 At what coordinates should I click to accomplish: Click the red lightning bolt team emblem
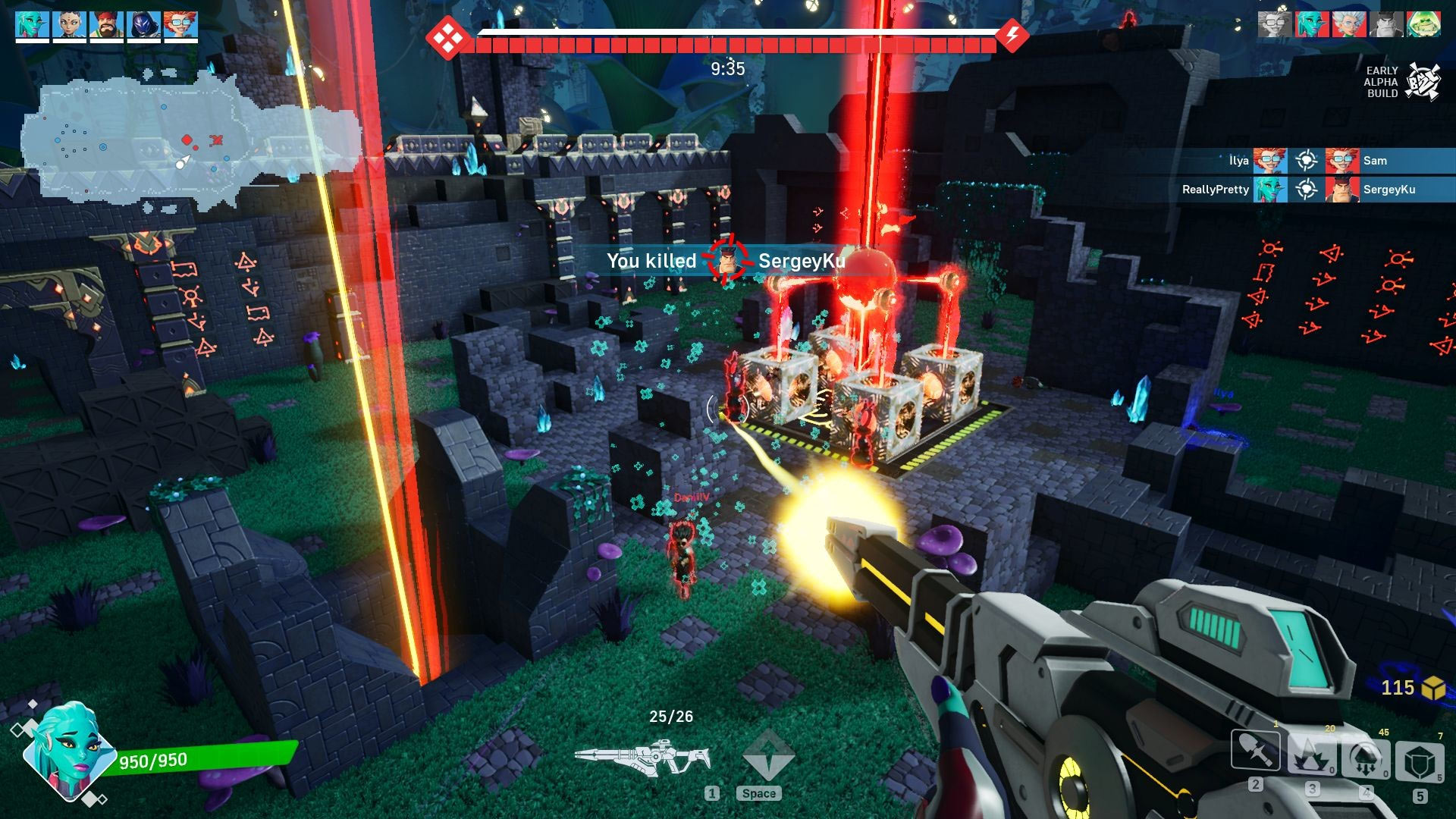[1012, 33]
